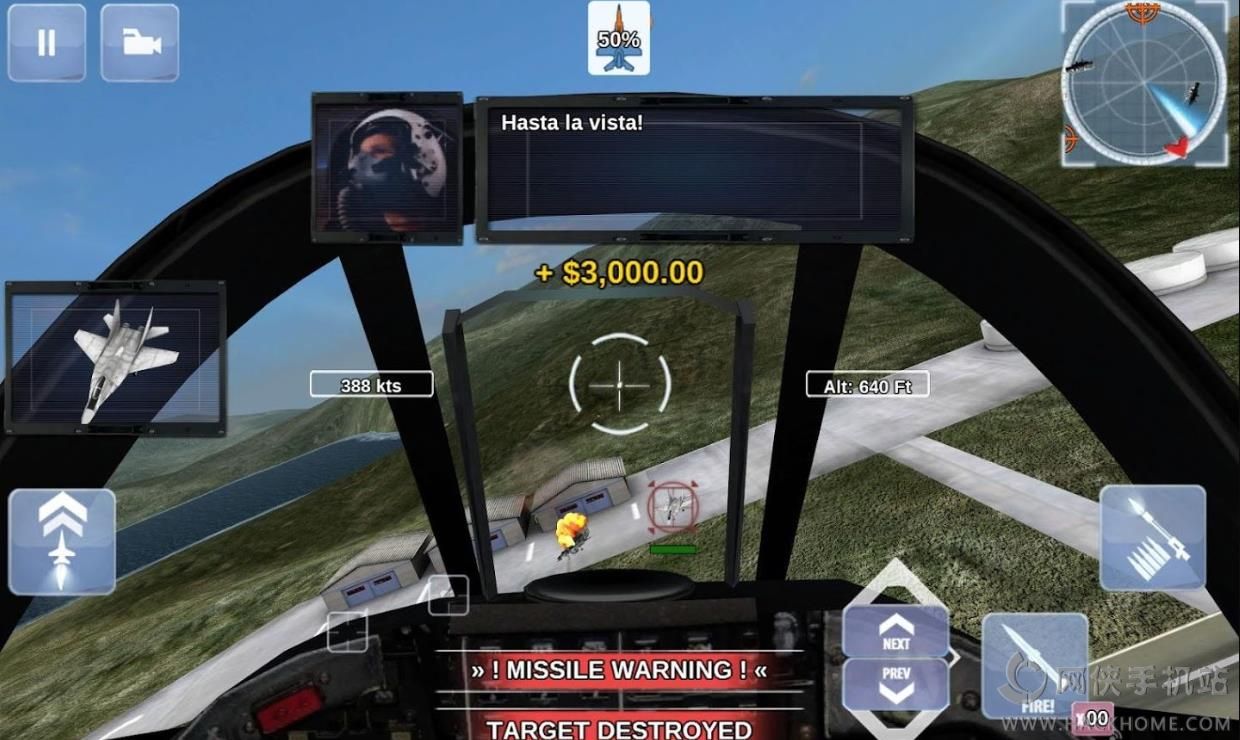Screen dimensions: 1240x740
Task: Pause the game
Action: coord(46,43)
